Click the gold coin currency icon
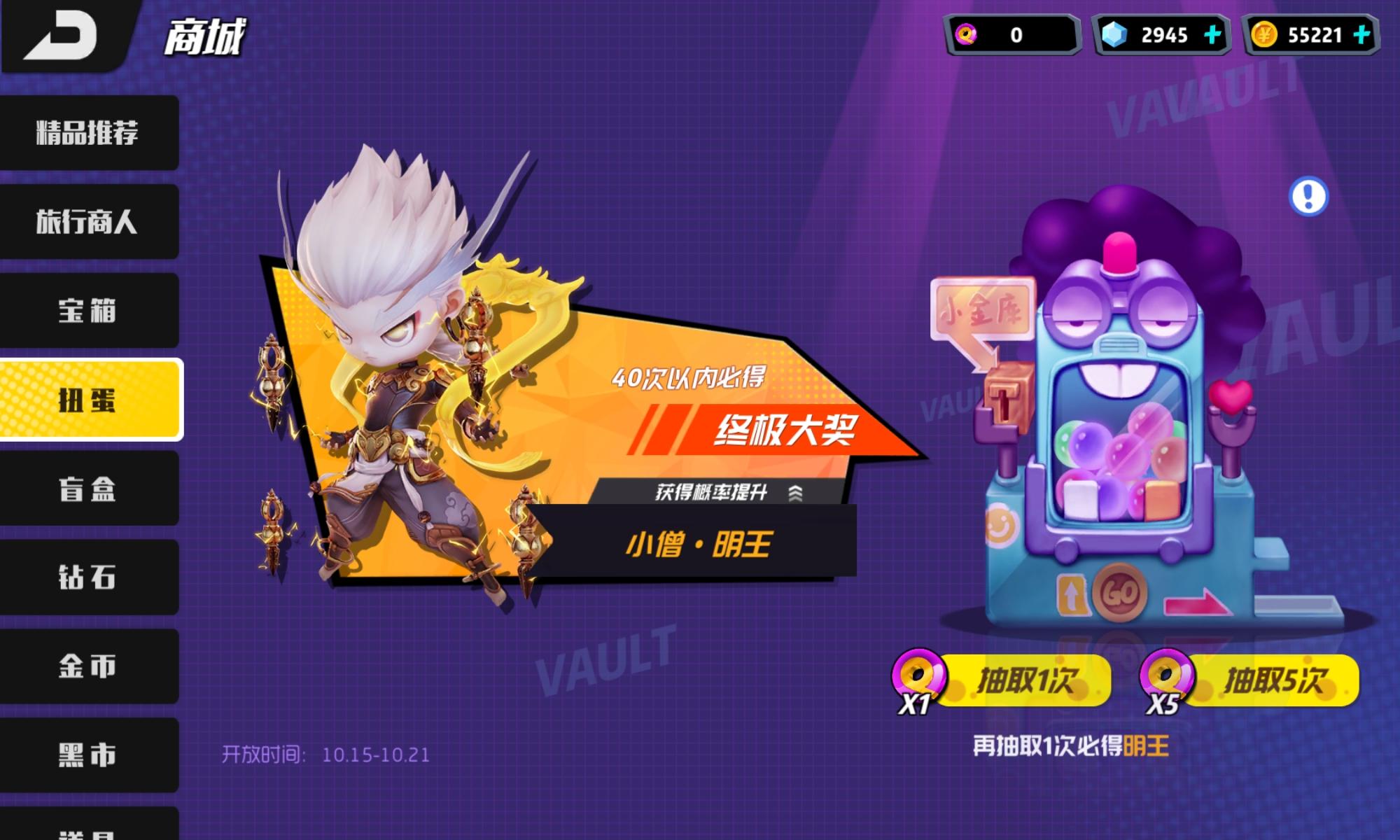This screenshot has width=1400, height=840. 1265,35
